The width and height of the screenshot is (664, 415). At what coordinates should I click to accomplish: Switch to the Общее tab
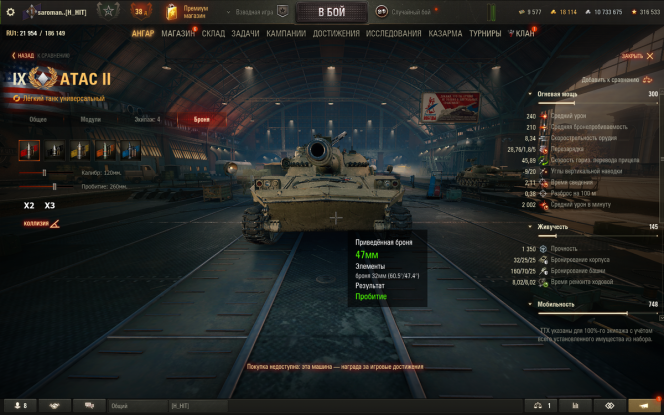(x=38, y=119)
